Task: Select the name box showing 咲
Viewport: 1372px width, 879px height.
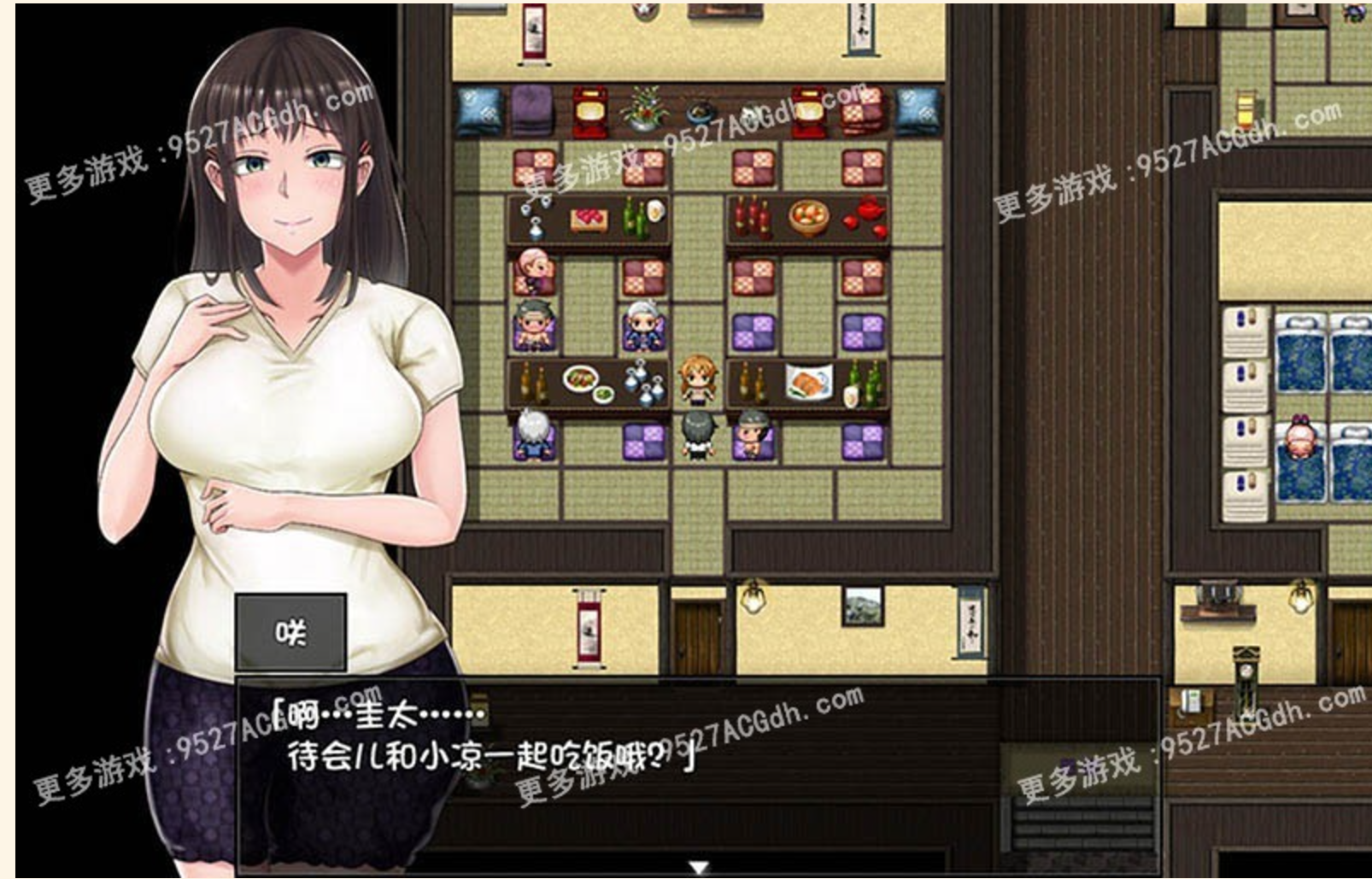Action: point(290,630)
